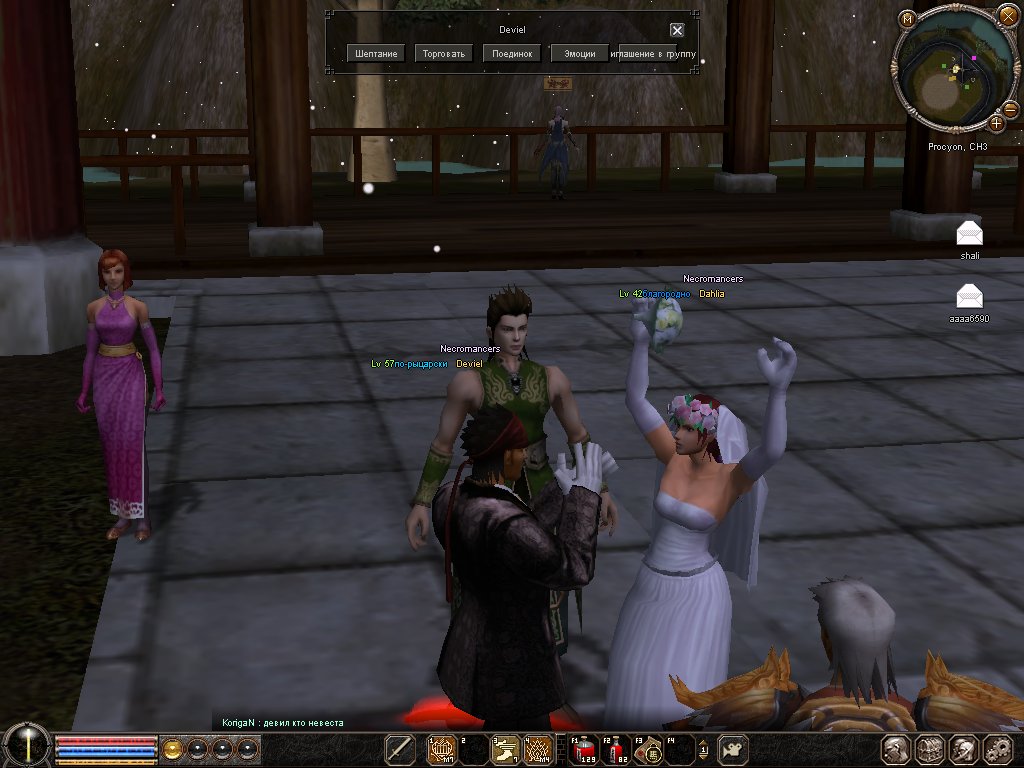Open the map with the M button
The image size is (1024, 768).
tap(907, 19)
